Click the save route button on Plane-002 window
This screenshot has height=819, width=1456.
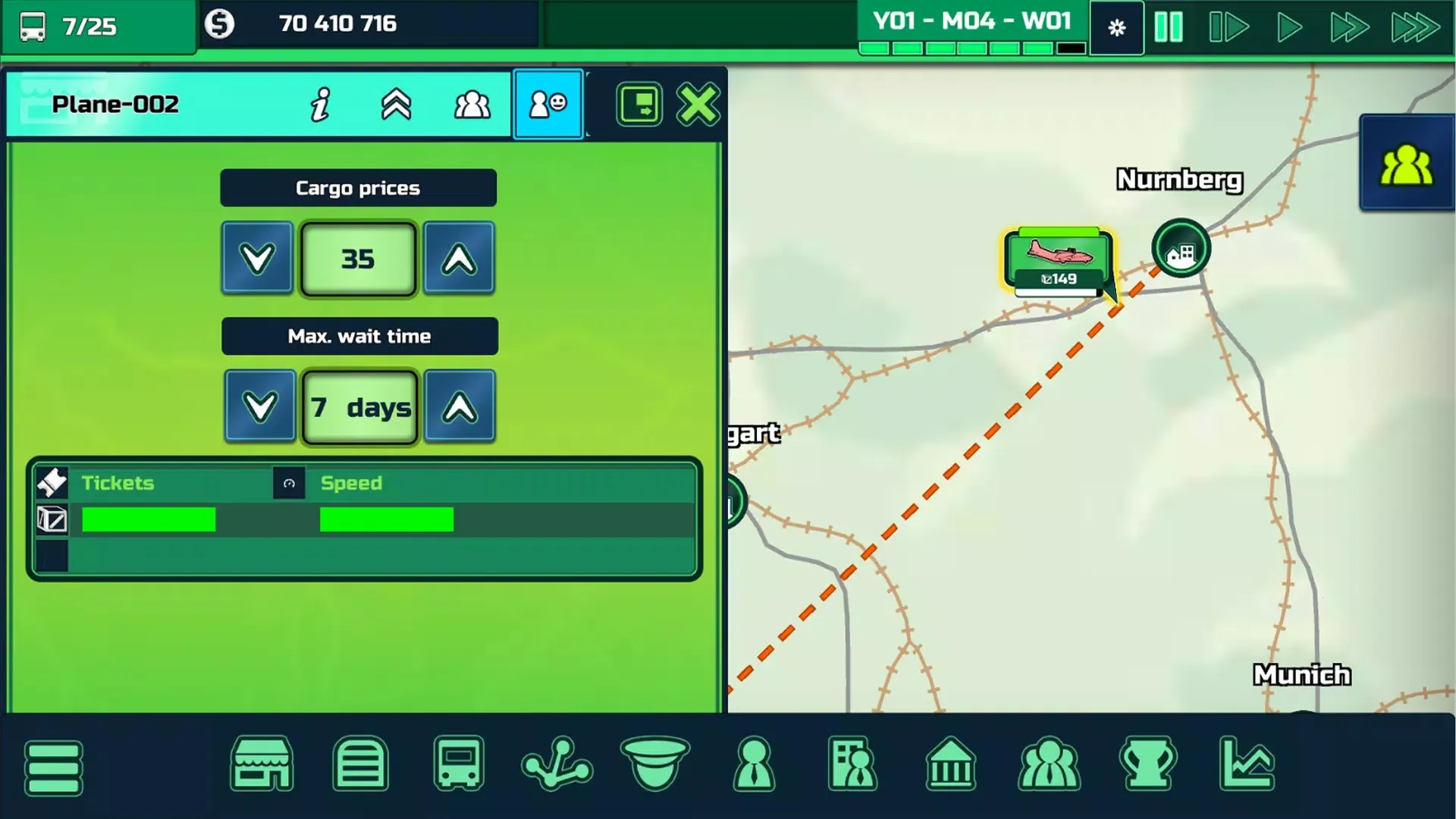639,104
